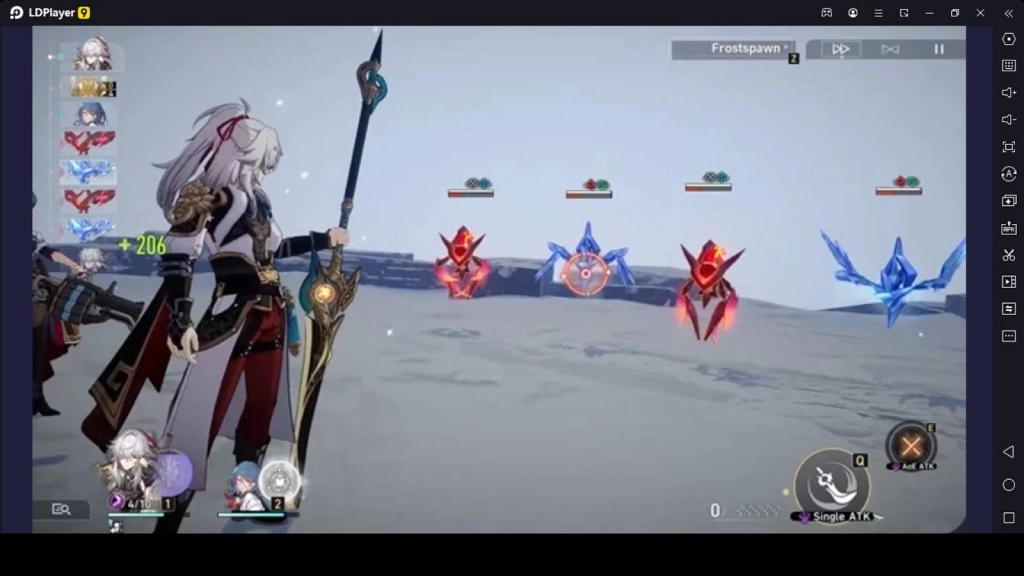Trigger the blue-haired character's white ultimate
Screen dimensions: 1024x576
click(279, 481)
